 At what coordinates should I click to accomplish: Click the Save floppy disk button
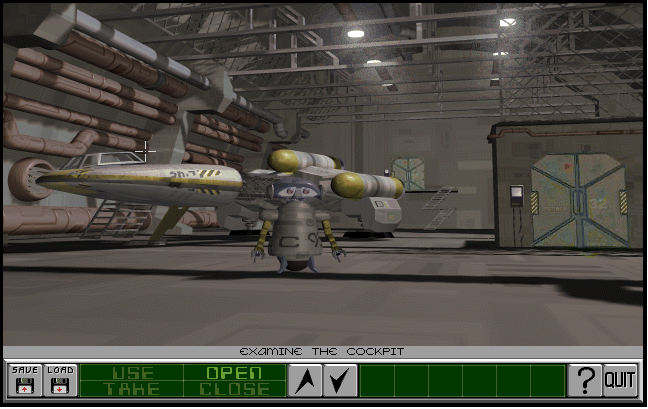coord(24,380)
